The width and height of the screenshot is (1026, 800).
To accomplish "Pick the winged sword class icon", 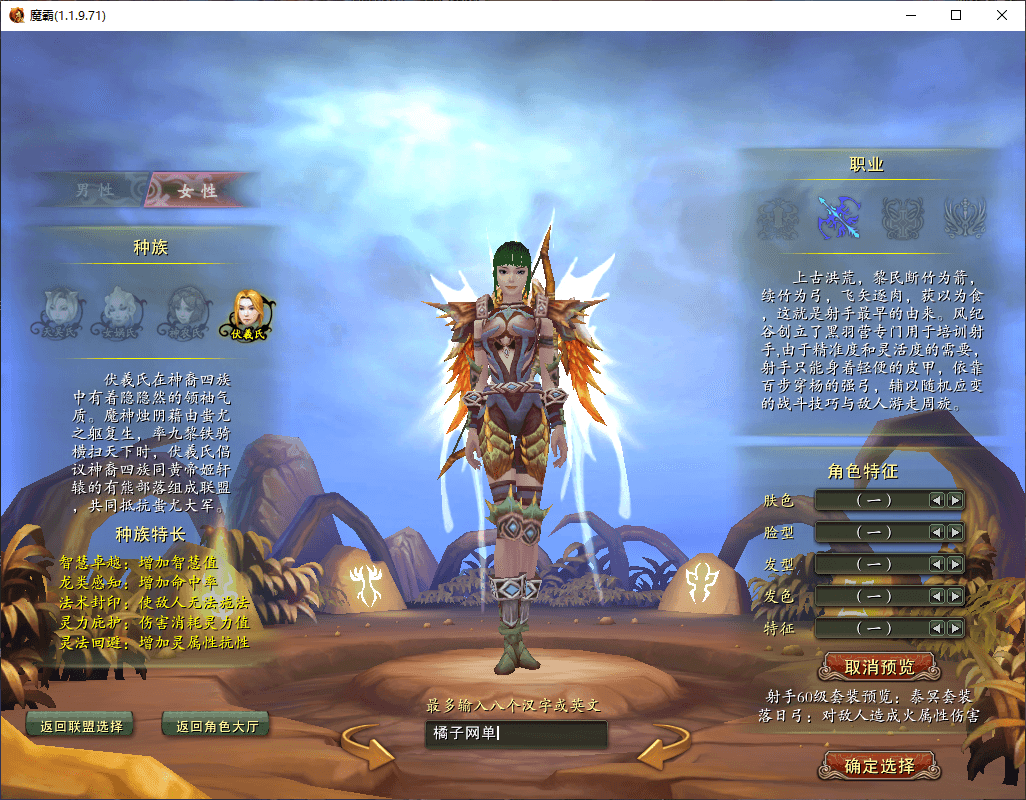I will [x=965, y=216].
